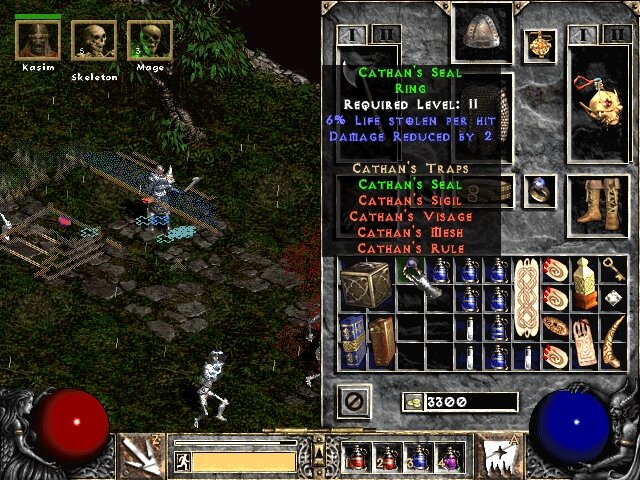Pick up the white gem in inventory
Viewport: 640px width, 480px height.
tap(613, 298)
